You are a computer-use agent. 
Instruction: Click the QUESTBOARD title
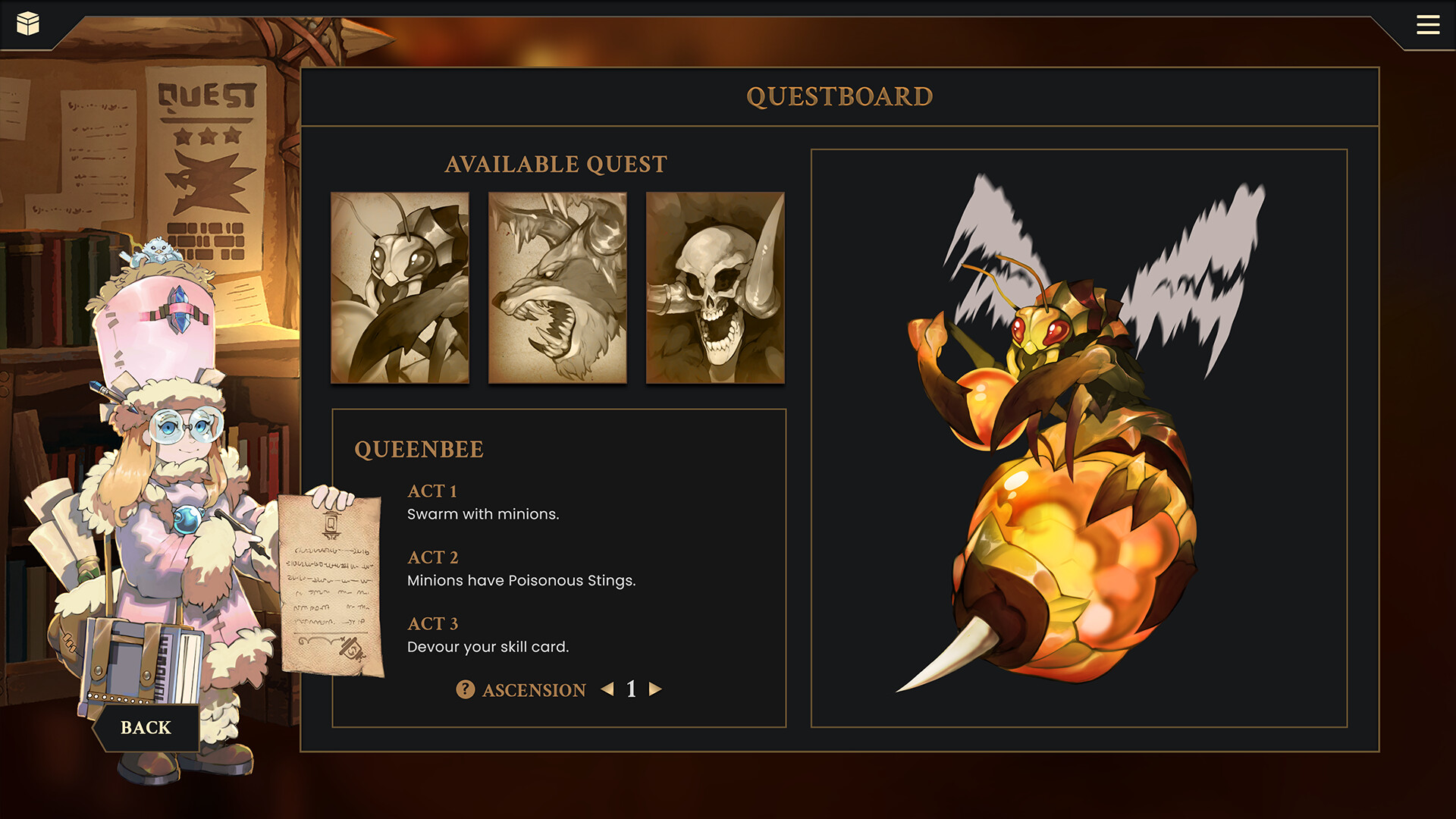coord(839,96)
